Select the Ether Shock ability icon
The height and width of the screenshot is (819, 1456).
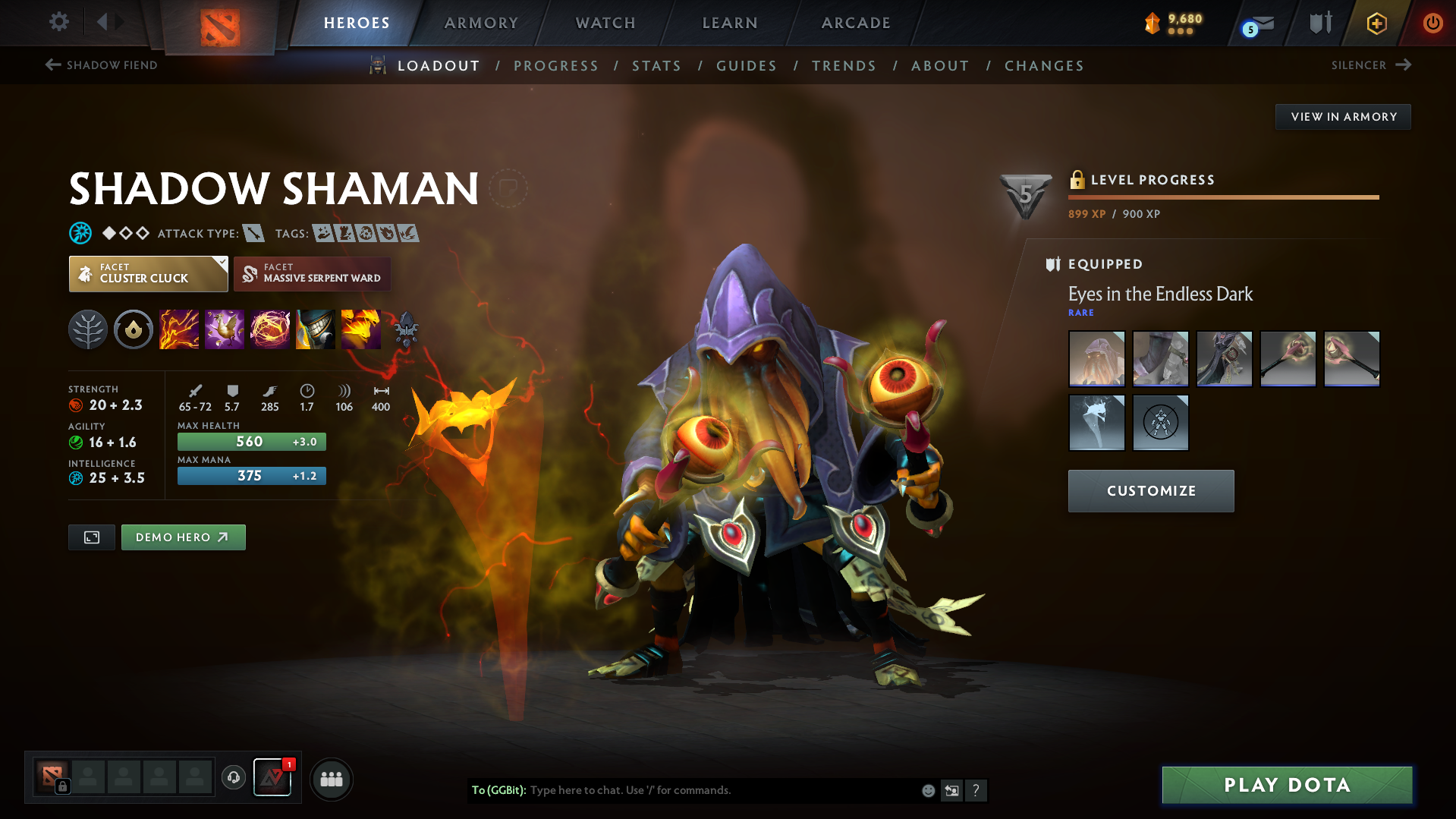(x=179, y=329)
